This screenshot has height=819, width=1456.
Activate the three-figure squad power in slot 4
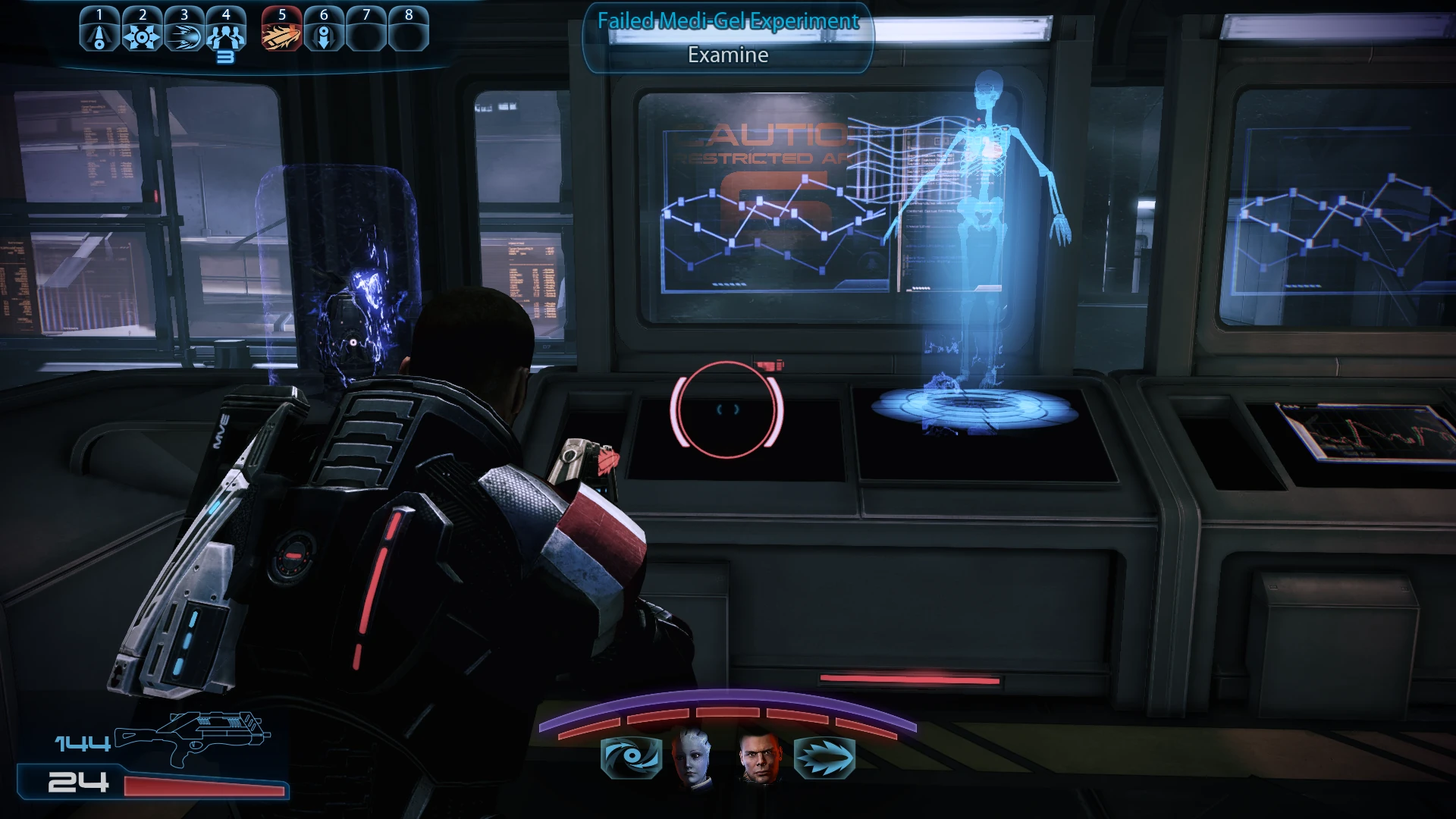pos(226,35)
